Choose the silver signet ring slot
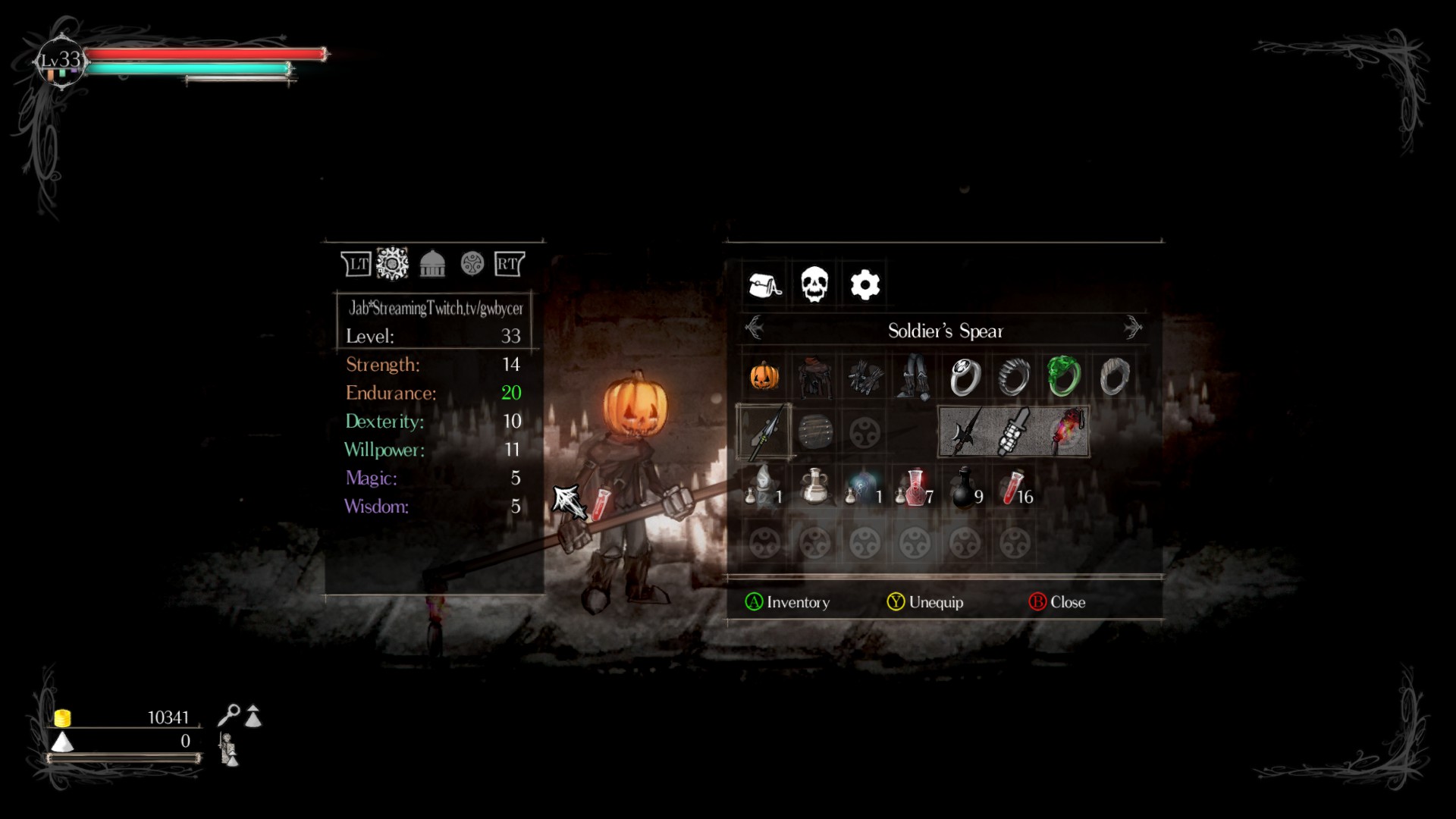The height and width of the screenshot is (819, 1456). click(965, 376)
